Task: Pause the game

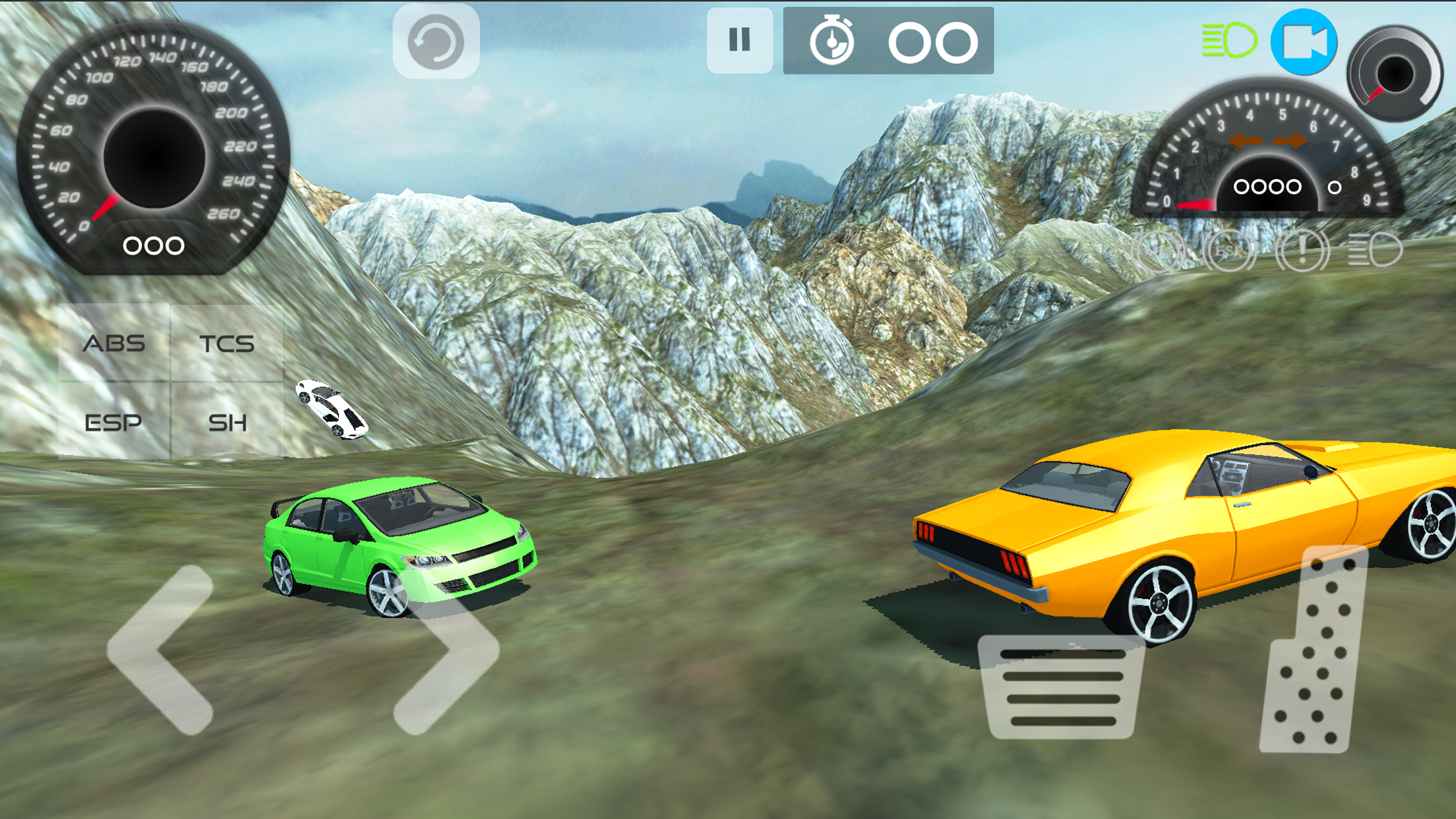Action: (x=739, y=40)
